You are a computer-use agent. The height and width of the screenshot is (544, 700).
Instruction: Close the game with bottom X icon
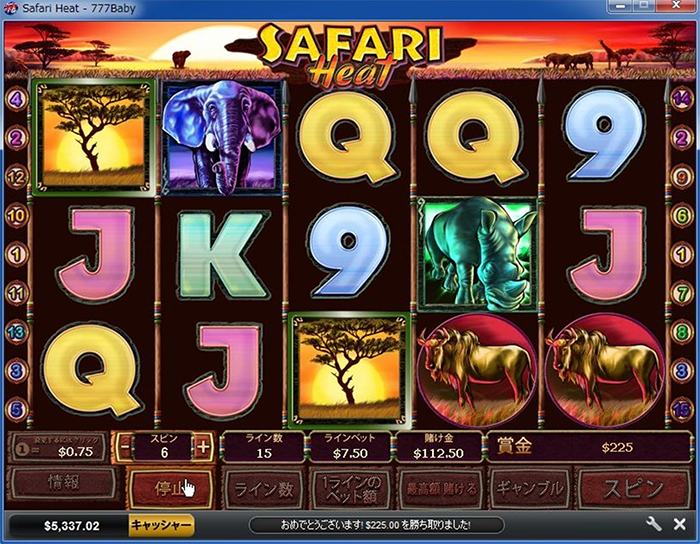tap(679, 524)
